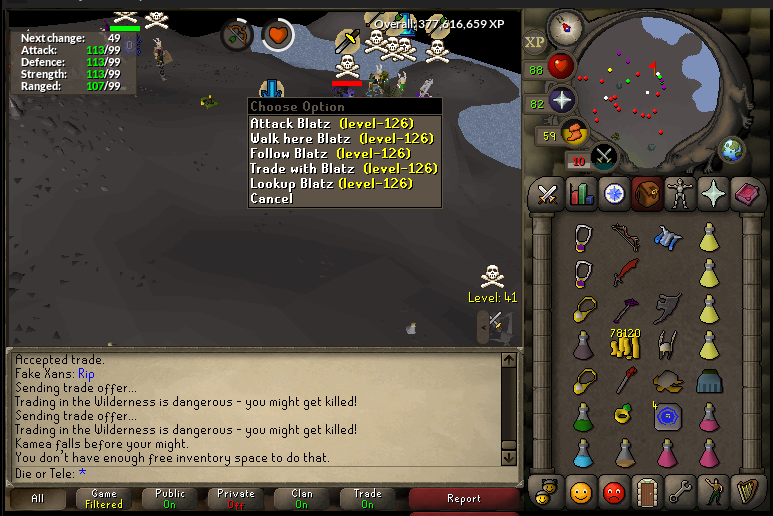This screenshot has width=773, height=516.
Task: Switch to the Skills tab
Action: pos(581,192)
